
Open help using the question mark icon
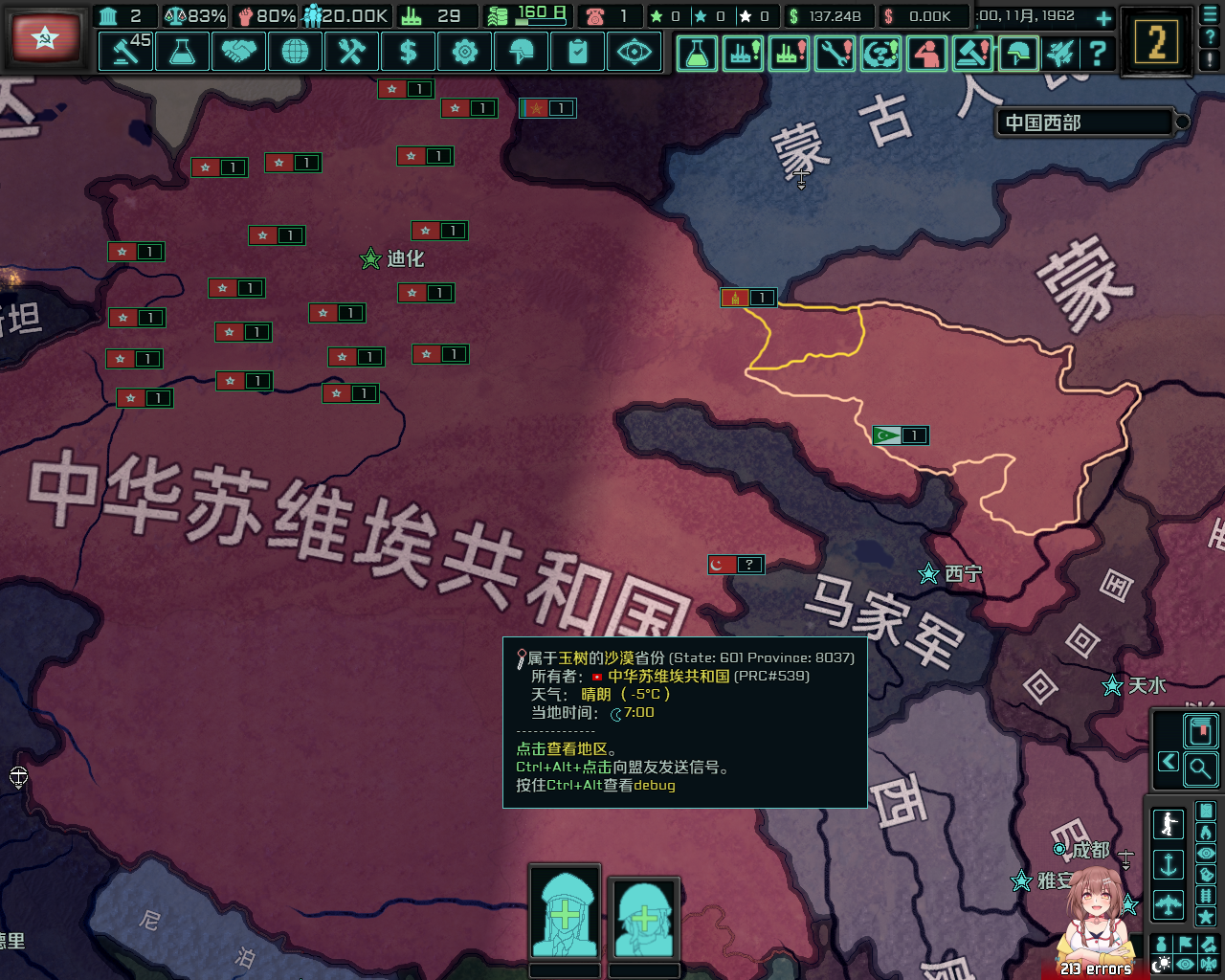(x=1098, y=53)
